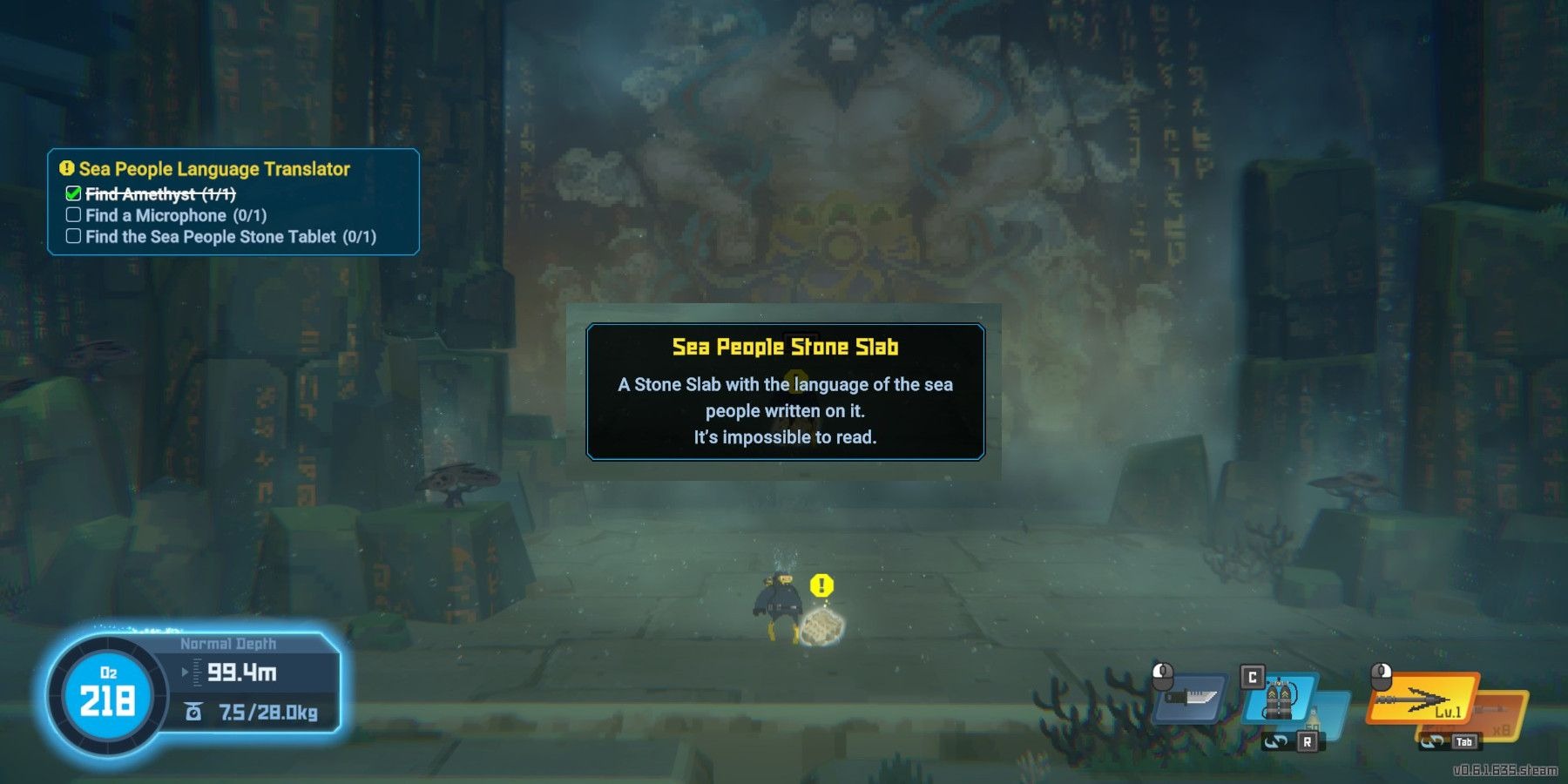Select the Find Amethyst completed objective
Image resolution: width=1568 pixels, height=784 pixels.
coord(160,194)
